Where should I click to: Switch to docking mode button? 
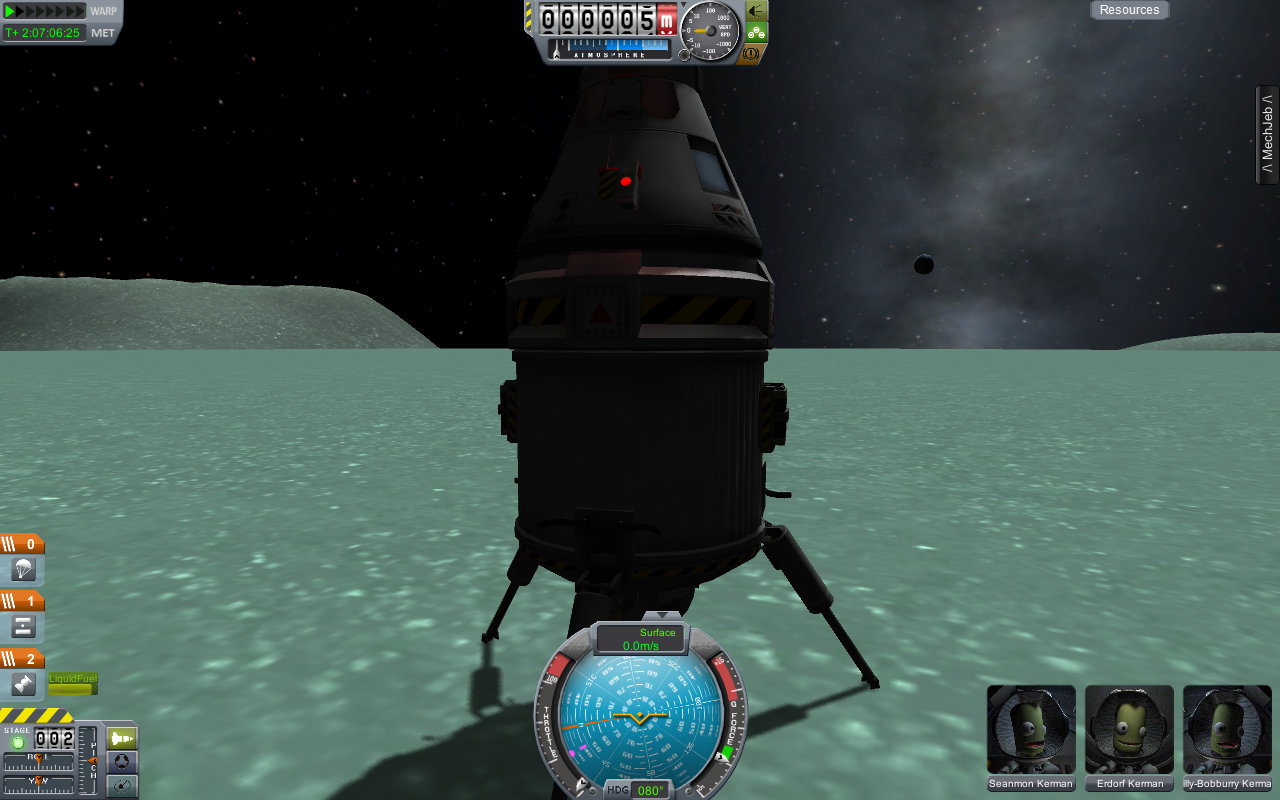[122, 762]
